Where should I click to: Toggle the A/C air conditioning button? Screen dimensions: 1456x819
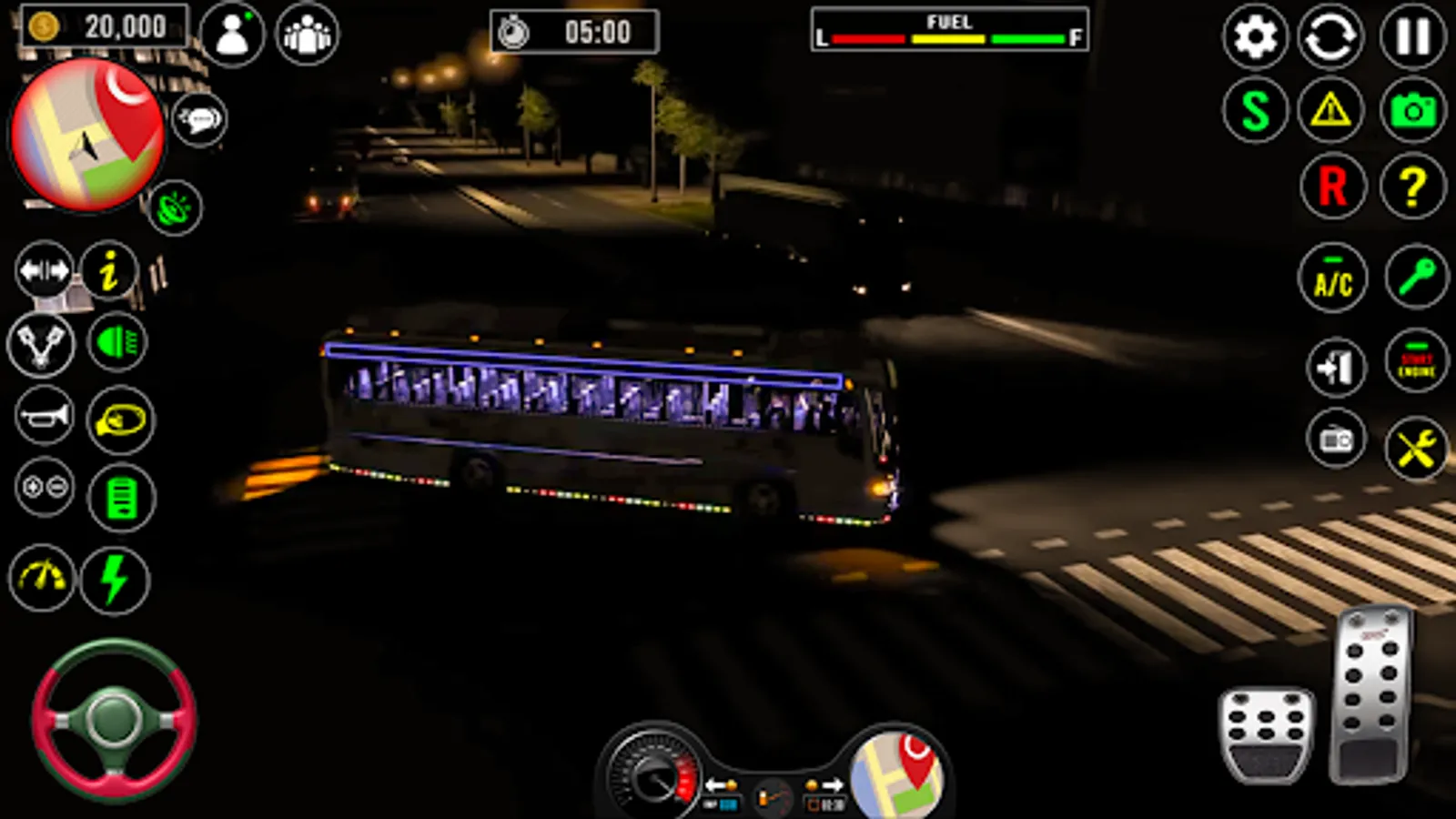click(x=1332, y=278)
